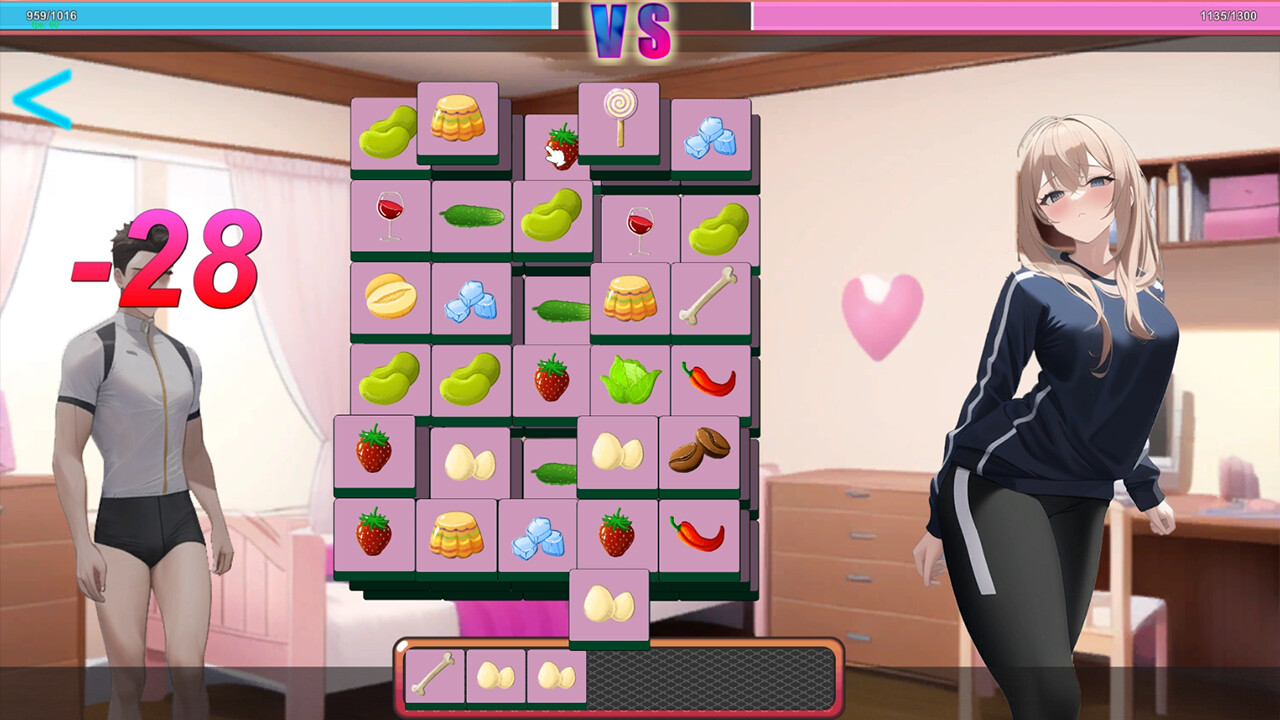Select the coffee beans tile
This screenshot has width=1280, height=720.
tap(700, 452)
